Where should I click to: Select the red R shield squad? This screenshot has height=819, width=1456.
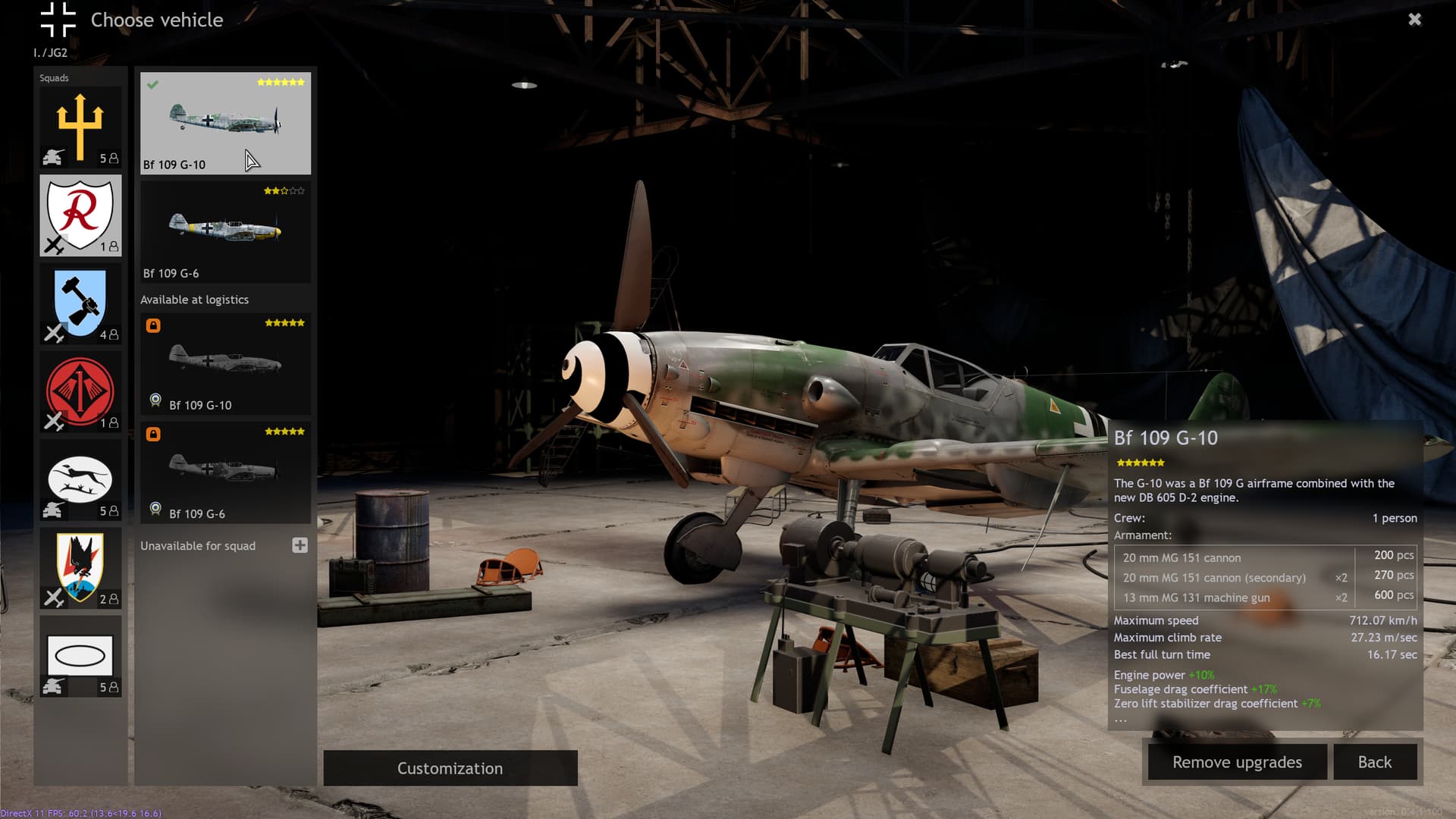(x=80, y=215)
